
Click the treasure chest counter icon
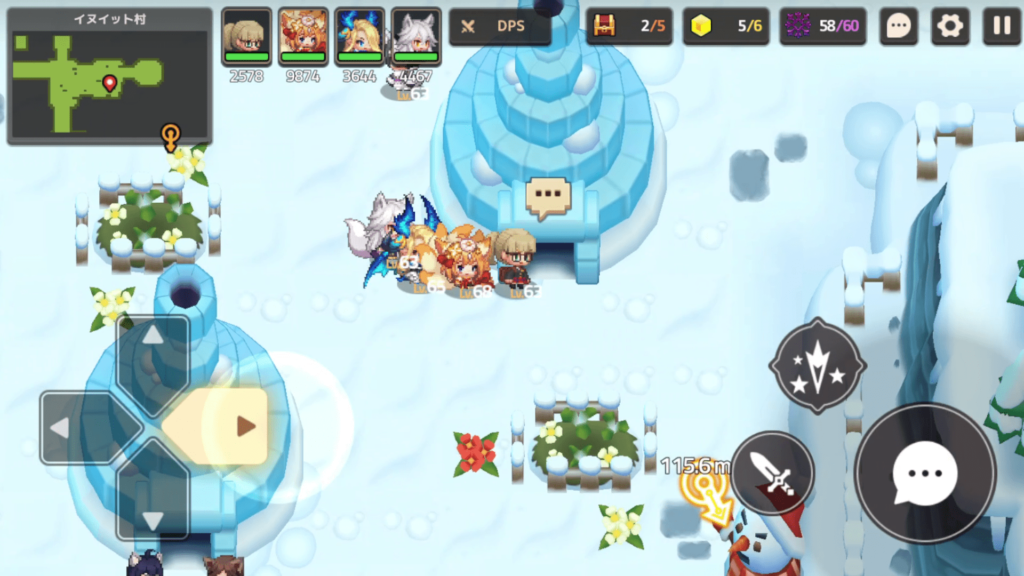point(602,26)
